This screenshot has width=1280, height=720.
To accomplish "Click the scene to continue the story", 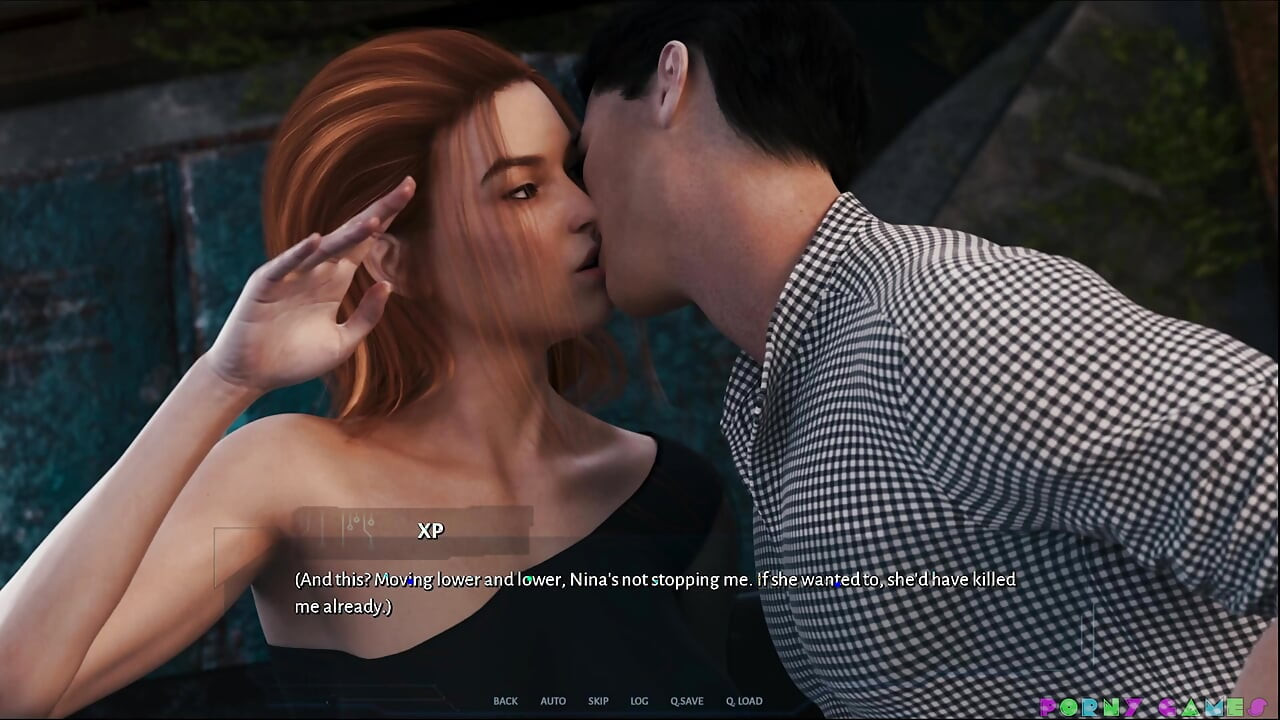I will click(x=640, y=300).
